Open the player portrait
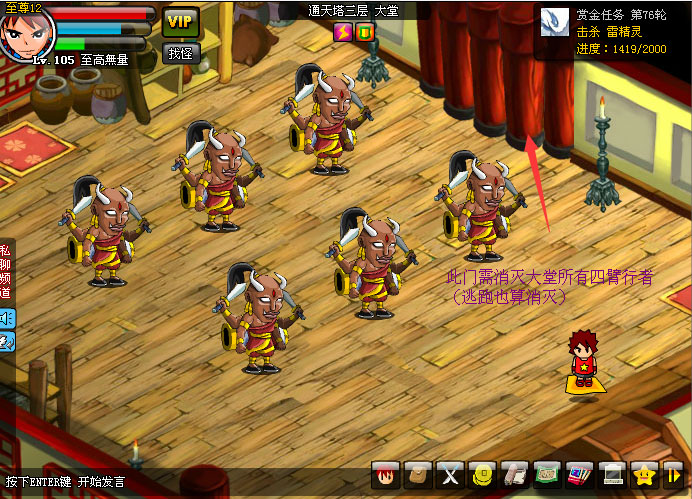 [25, 31]
